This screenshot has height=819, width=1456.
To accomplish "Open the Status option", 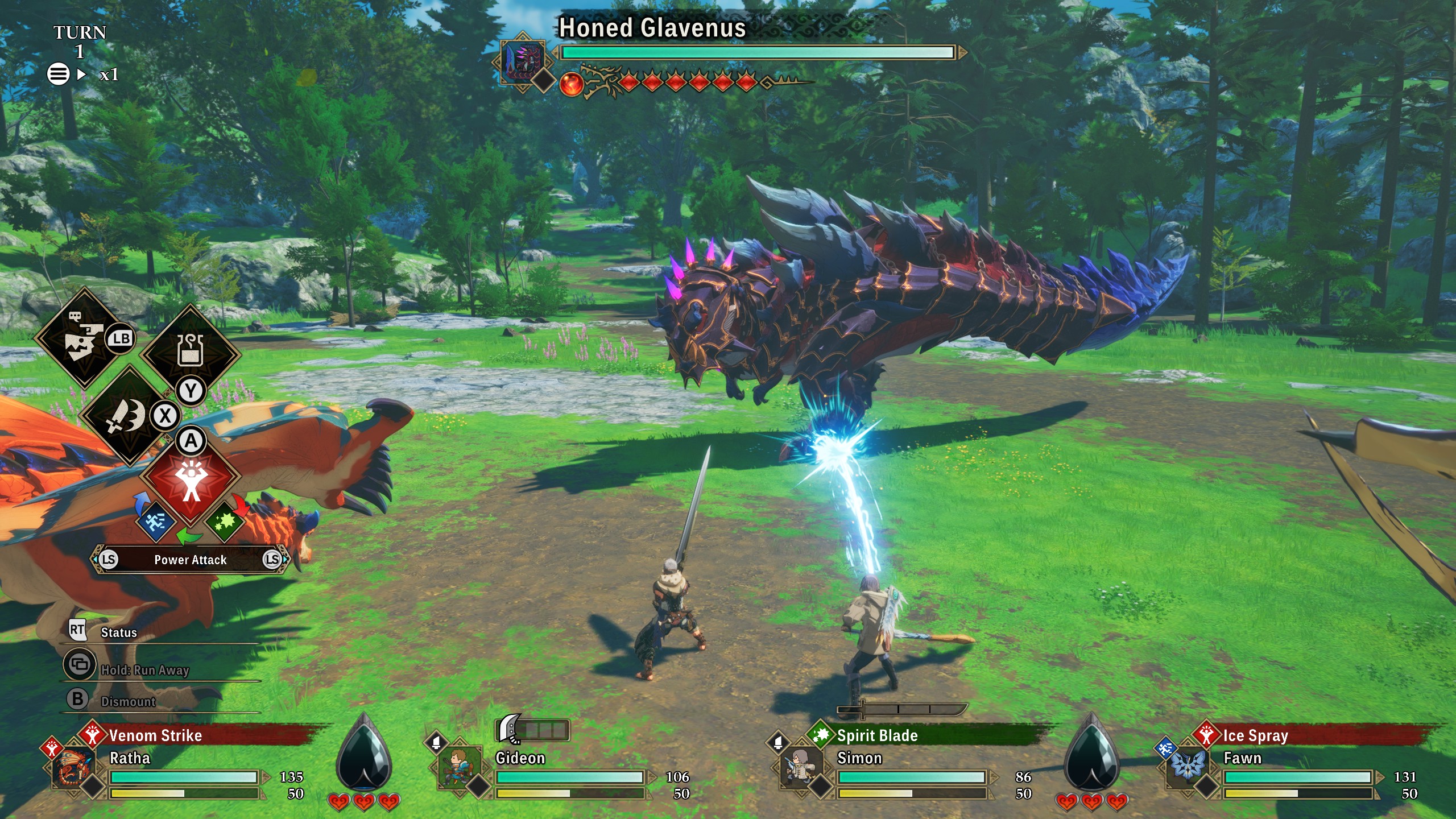I will [118, 632].
